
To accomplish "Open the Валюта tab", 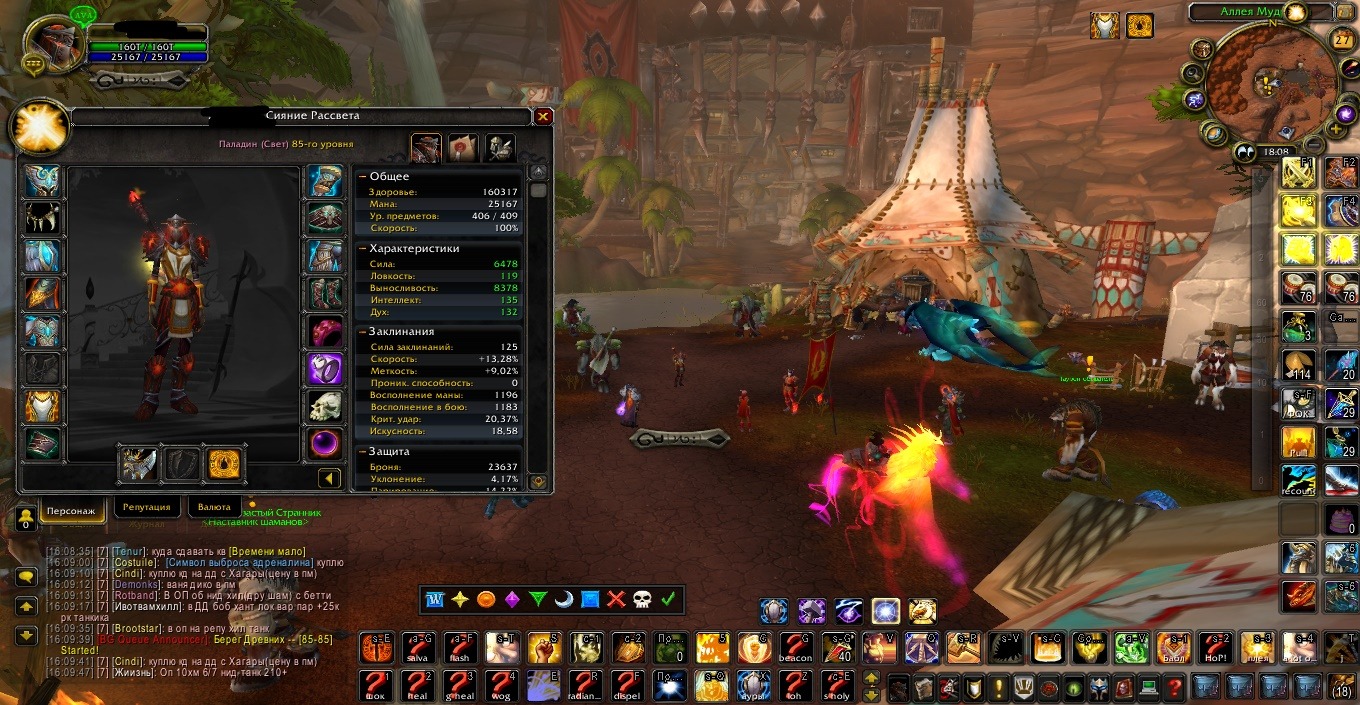I will pyautogui.click(x=214, y=508).
